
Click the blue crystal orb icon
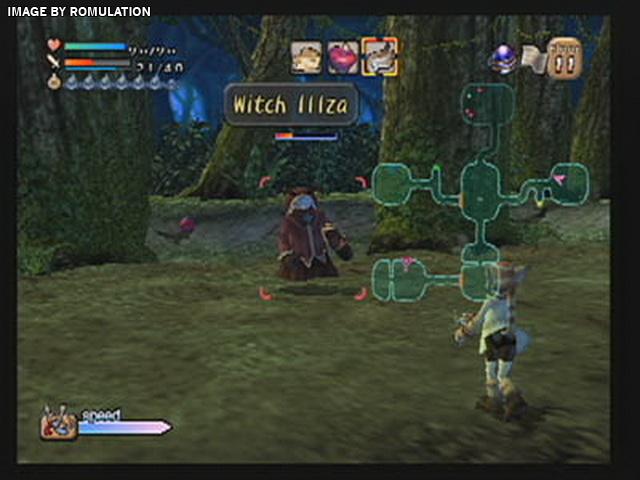click(x=501, y=58)
